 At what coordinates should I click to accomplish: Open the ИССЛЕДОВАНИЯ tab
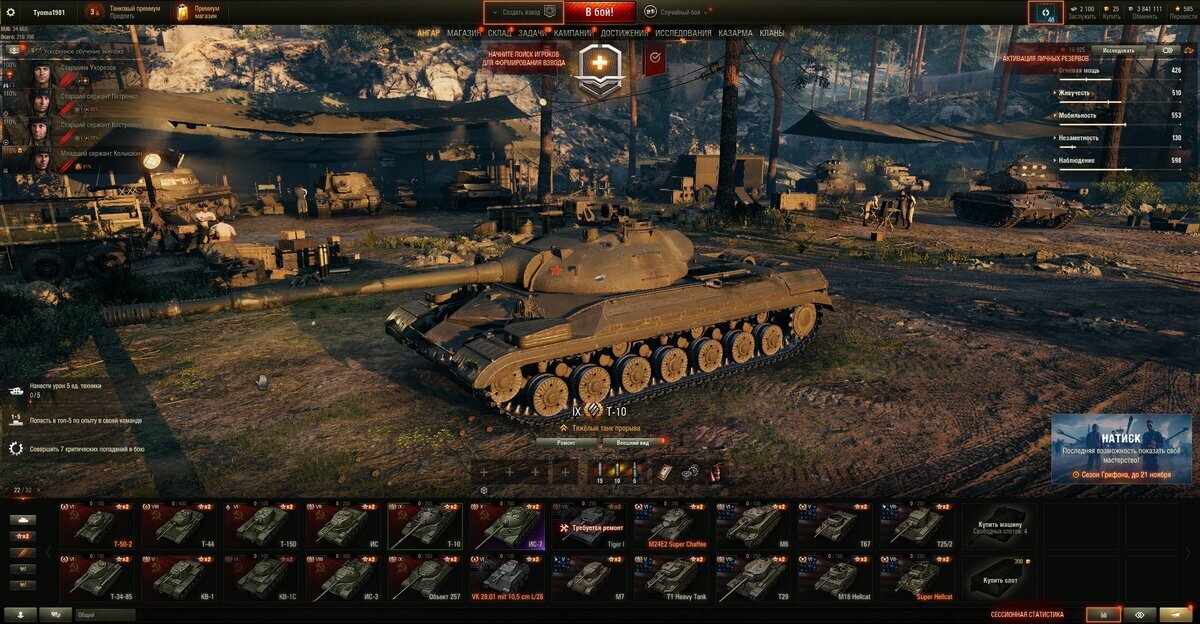pos(683,33)
